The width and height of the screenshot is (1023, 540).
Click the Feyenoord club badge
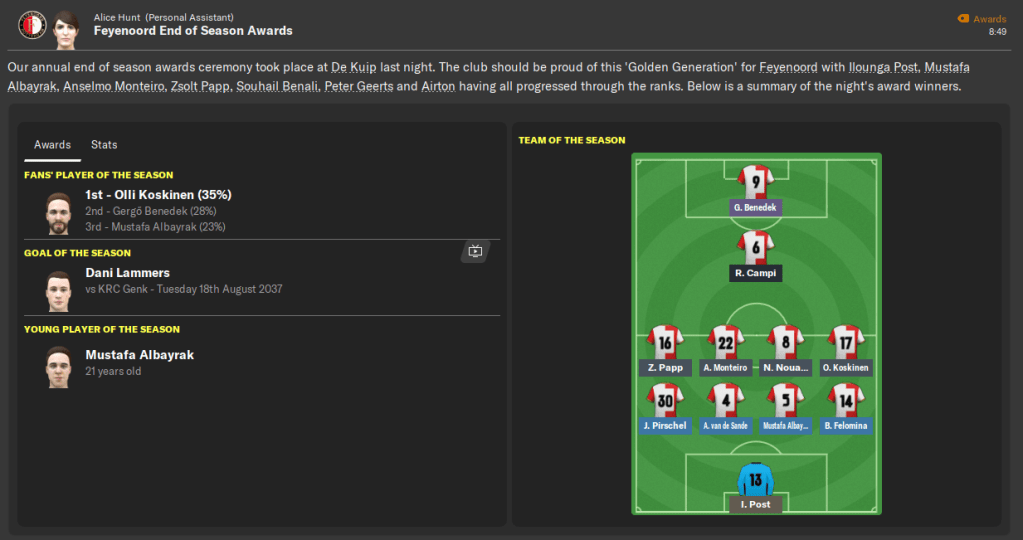tap(31, 24)
